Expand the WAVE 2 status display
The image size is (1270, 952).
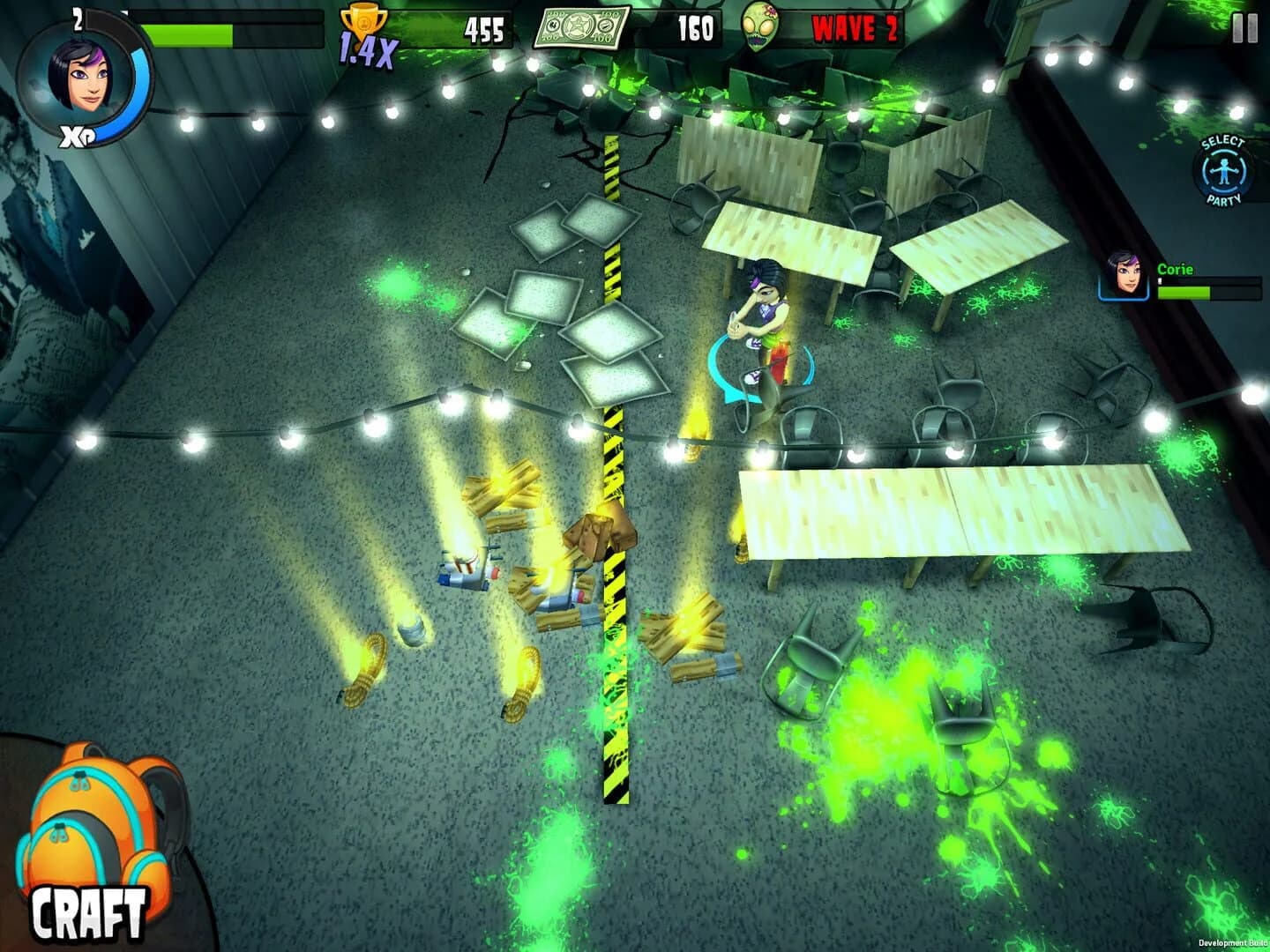(854, 26)
